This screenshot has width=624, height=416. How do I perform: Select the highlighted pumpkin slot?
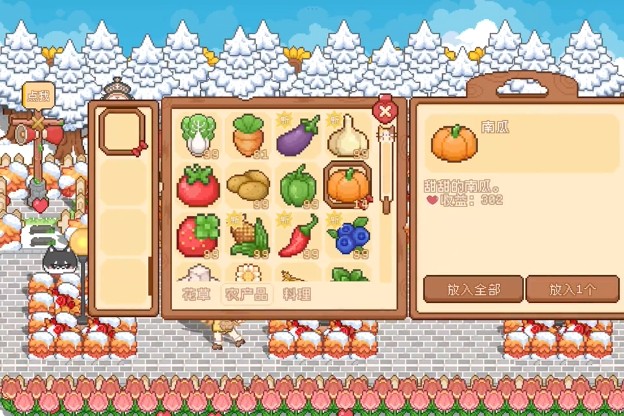[x=348, y=185]
